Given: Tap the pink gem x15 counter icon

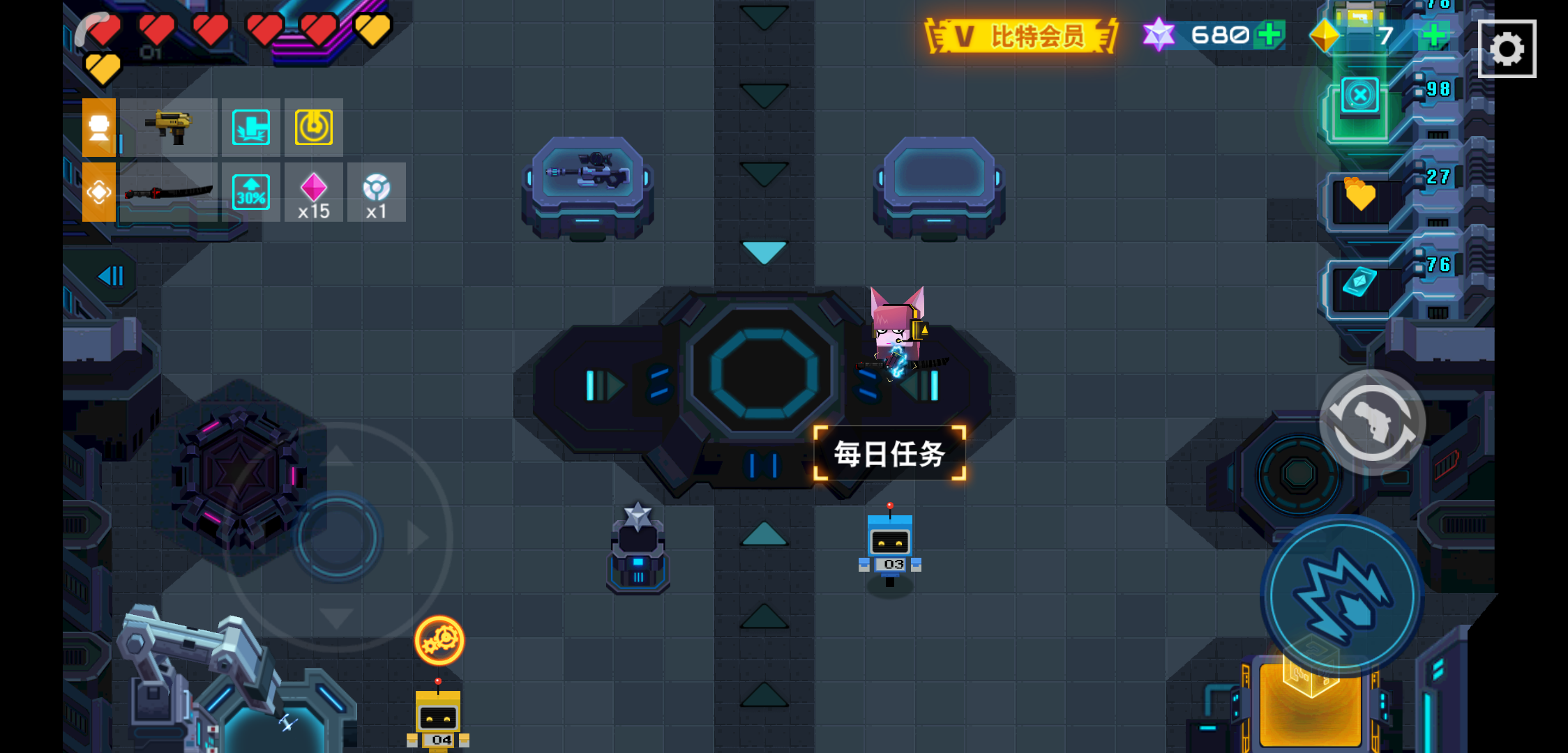Looking at the screenshot, I should (314, 193).
